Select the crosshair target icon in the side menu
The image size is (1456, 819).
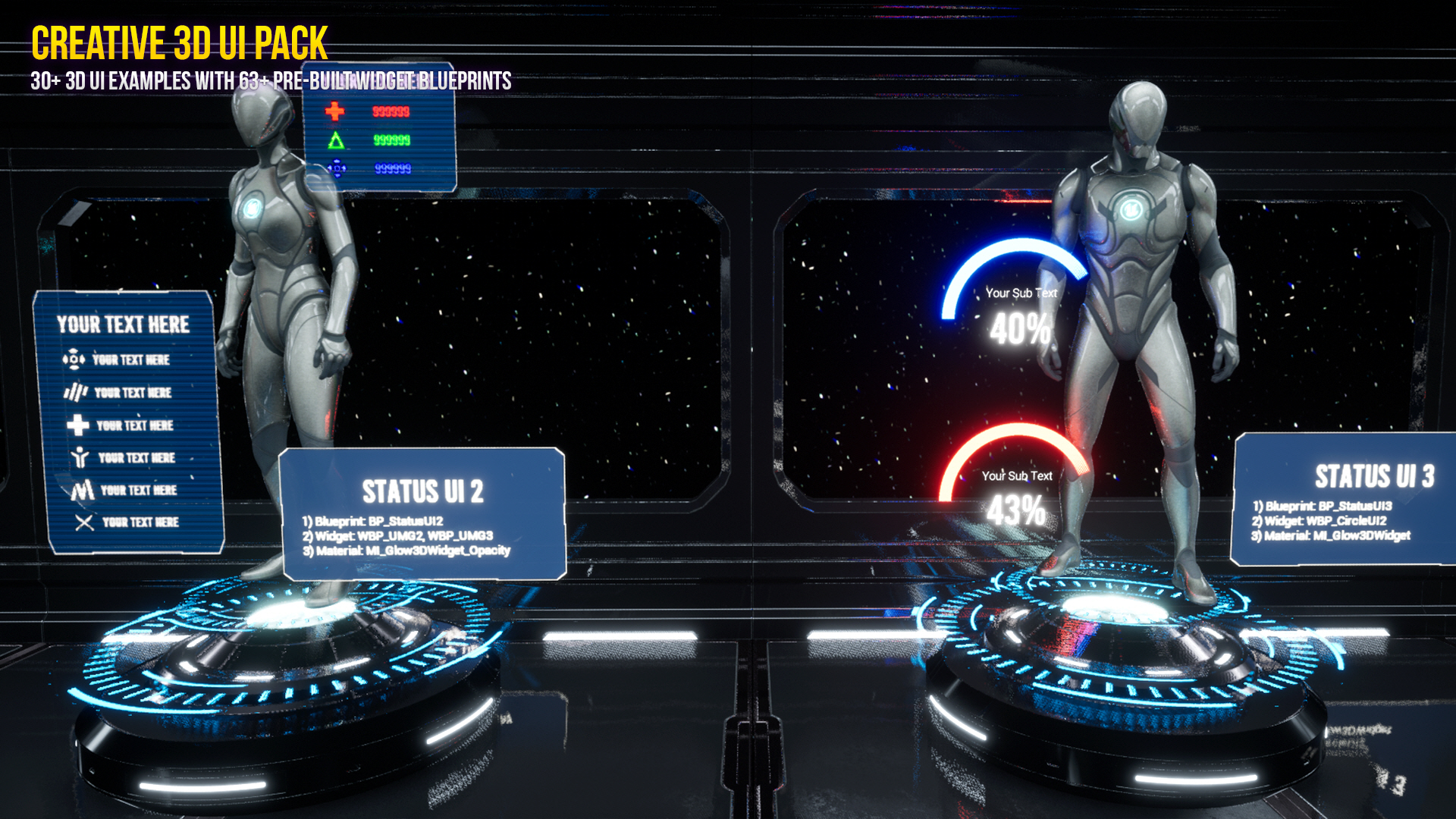pos(74,359)
